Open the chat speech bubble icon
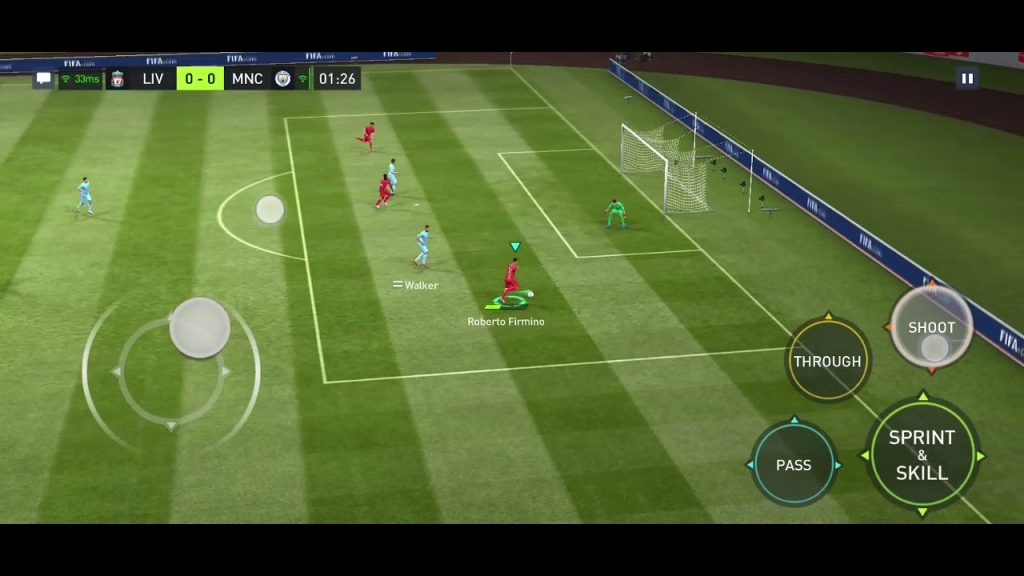The height and width of the screenshot is (576, 1024). [44, 79]
